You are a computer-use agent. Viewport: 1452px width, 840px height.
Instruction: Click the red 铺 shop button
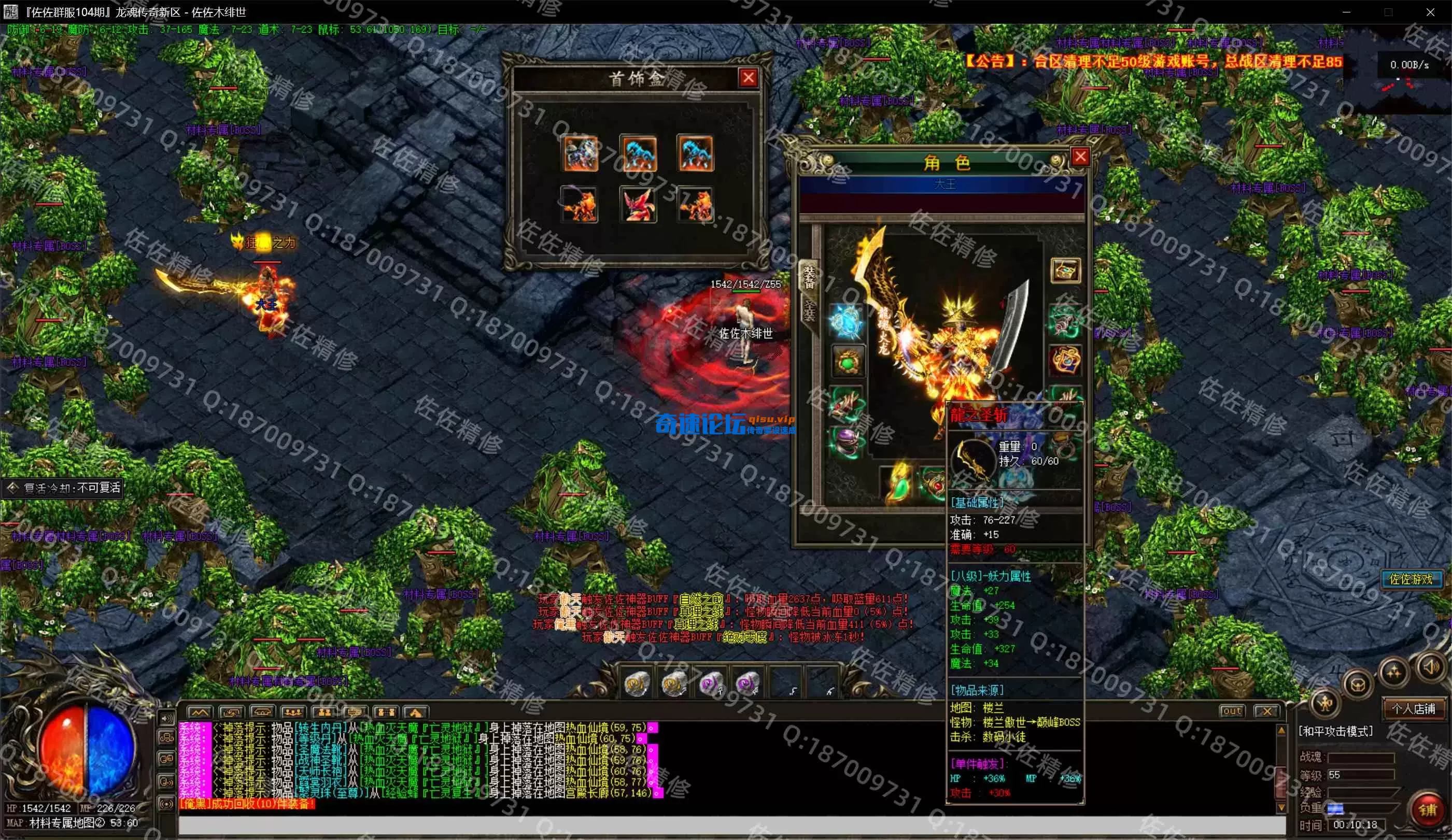point(1427,809)
